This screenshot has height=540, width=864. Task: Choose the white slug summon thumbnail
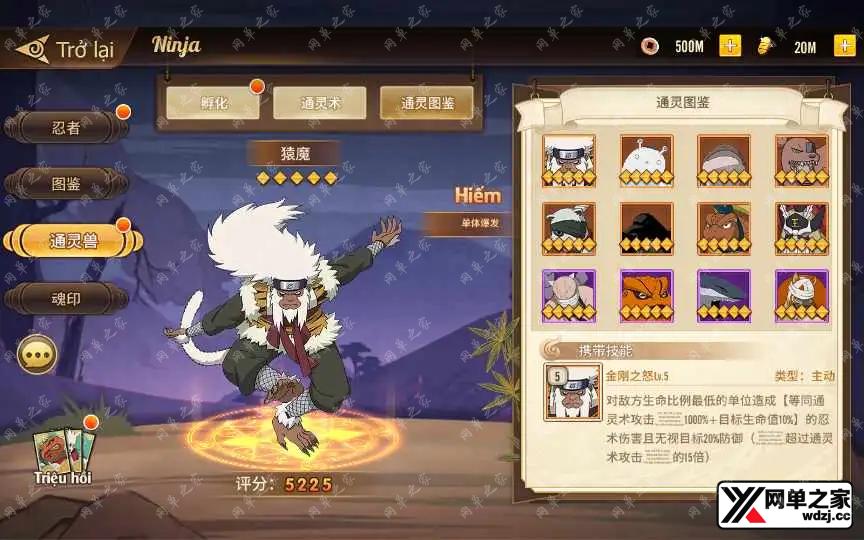646,160
